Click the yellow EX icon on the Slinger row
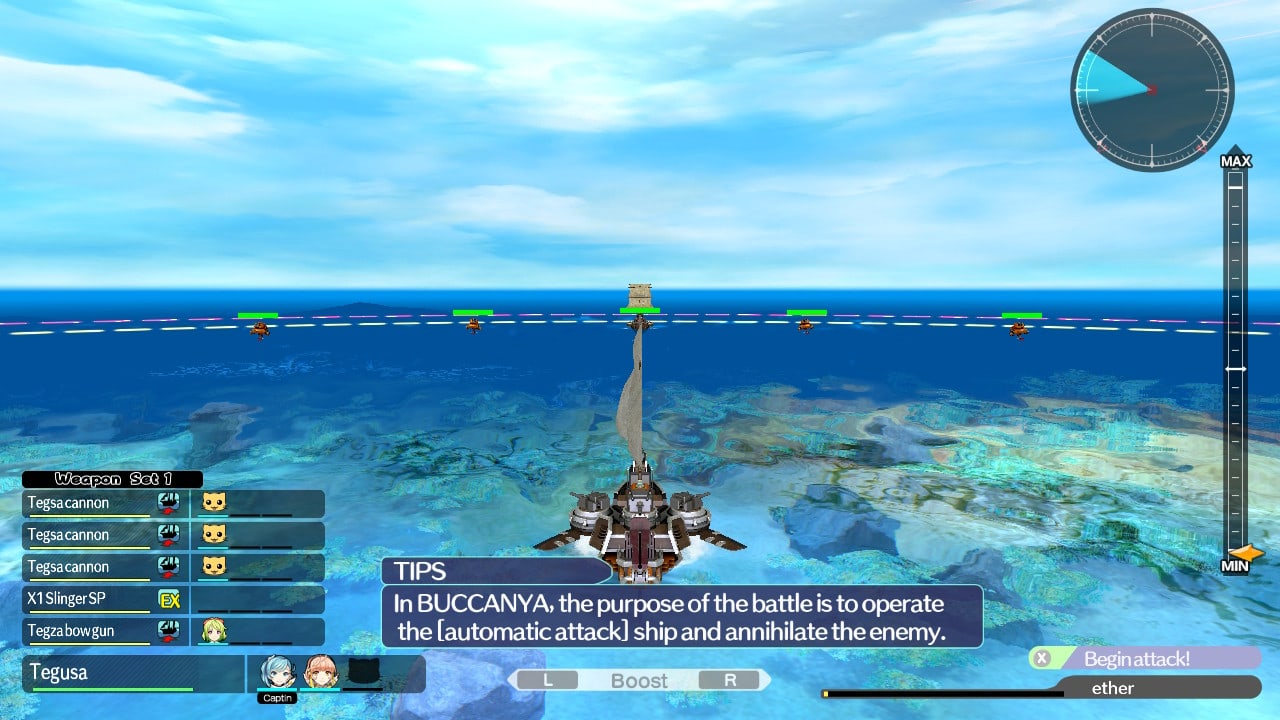Image resolution: width=1280 pixels, height=720 pixels. click(x=169, y=599)
